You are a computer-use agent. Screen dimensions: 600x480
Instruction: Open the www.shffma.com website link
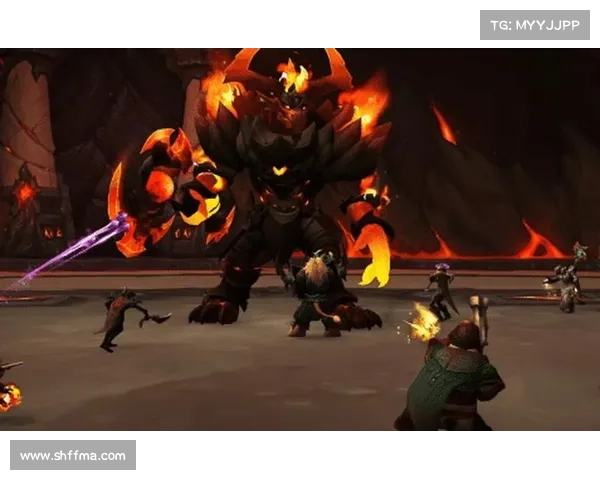click(72, 456)
